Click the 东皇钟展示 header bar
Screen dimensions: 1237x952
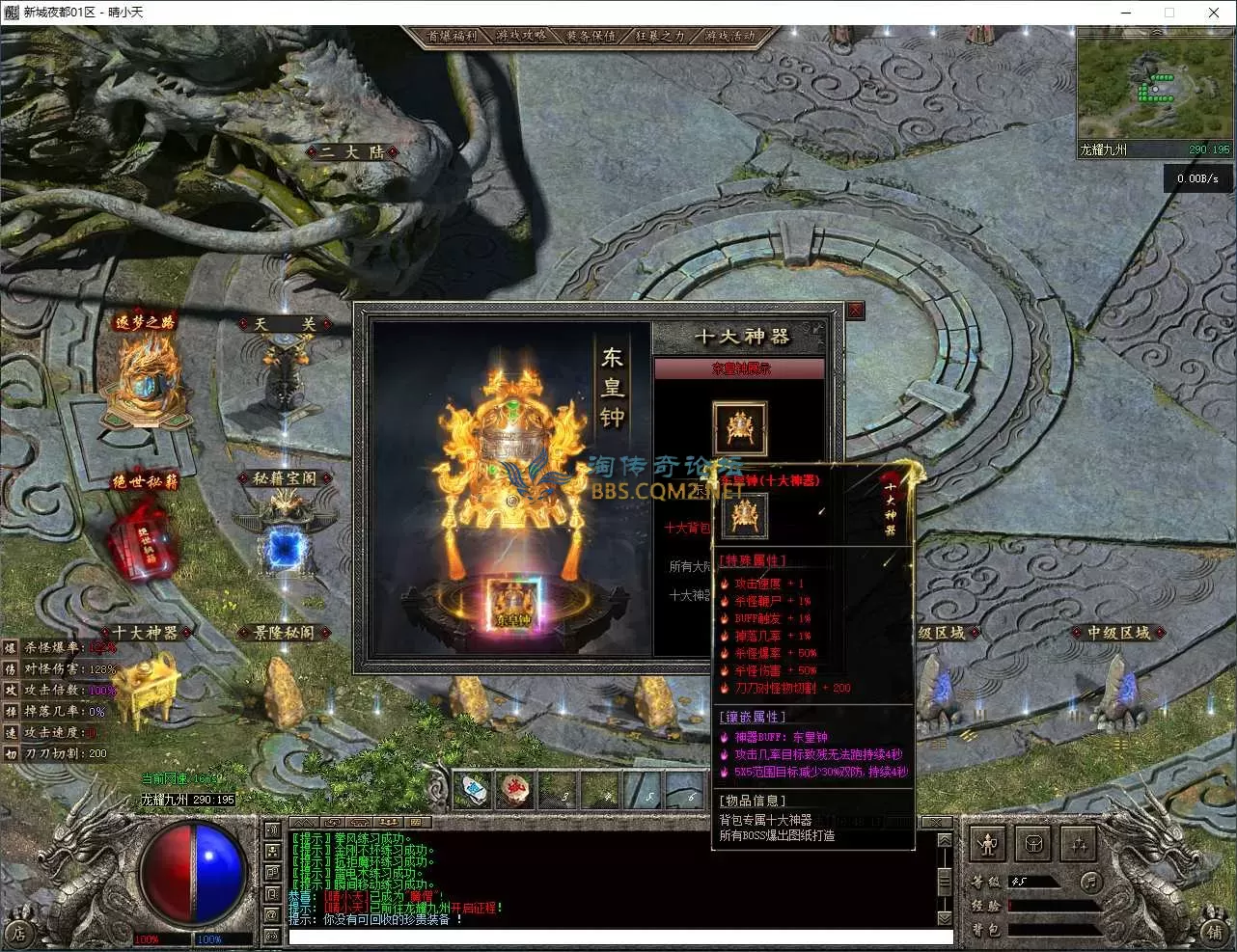pos(740,368)
